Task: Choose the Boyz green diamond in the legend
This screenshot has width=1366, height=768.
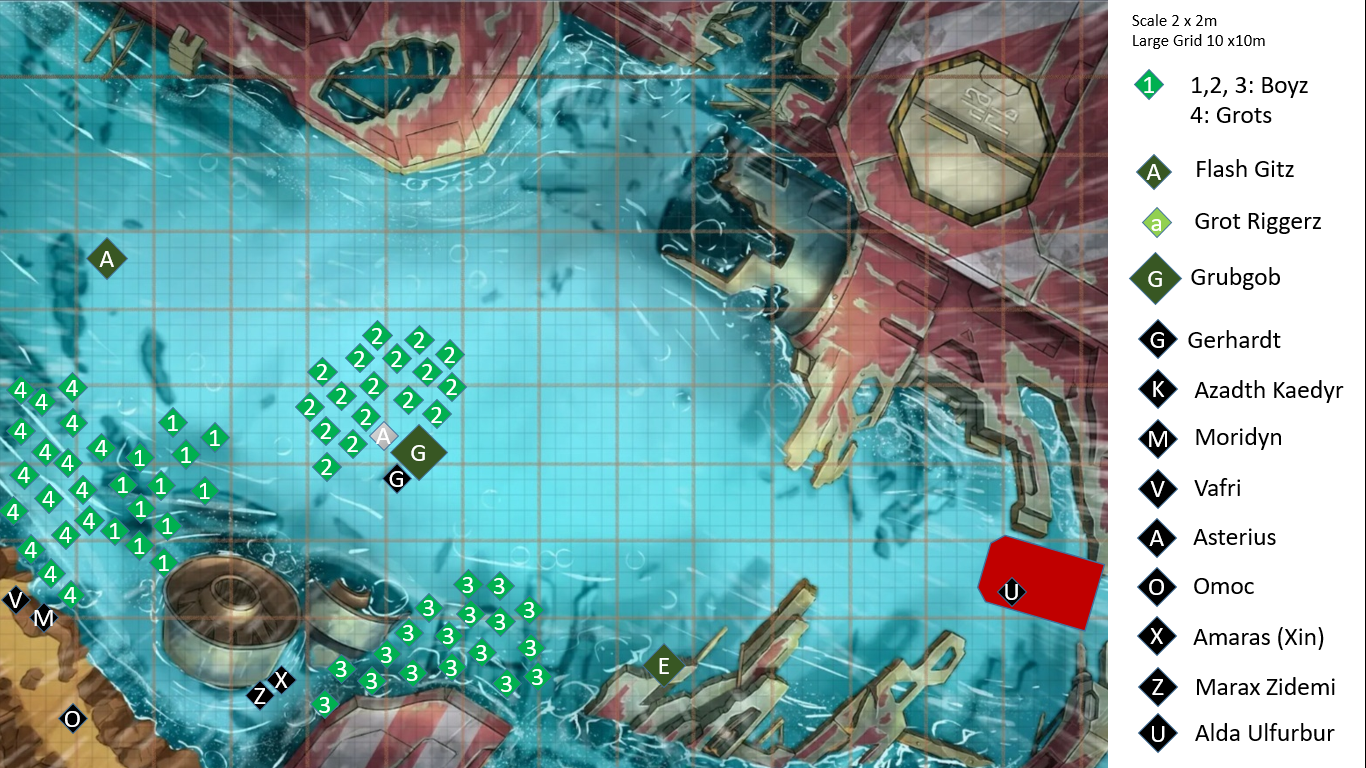Action: 1149,86
